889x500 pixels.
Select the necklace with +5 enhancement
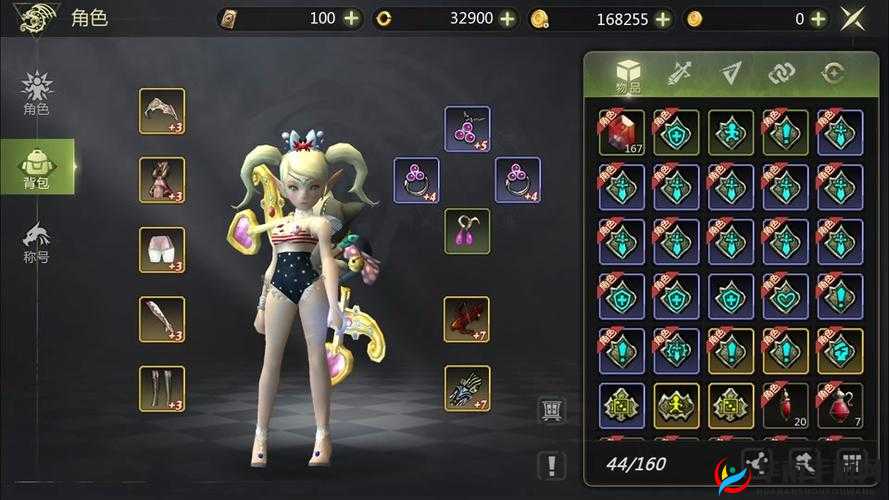(x=467, y=128)
